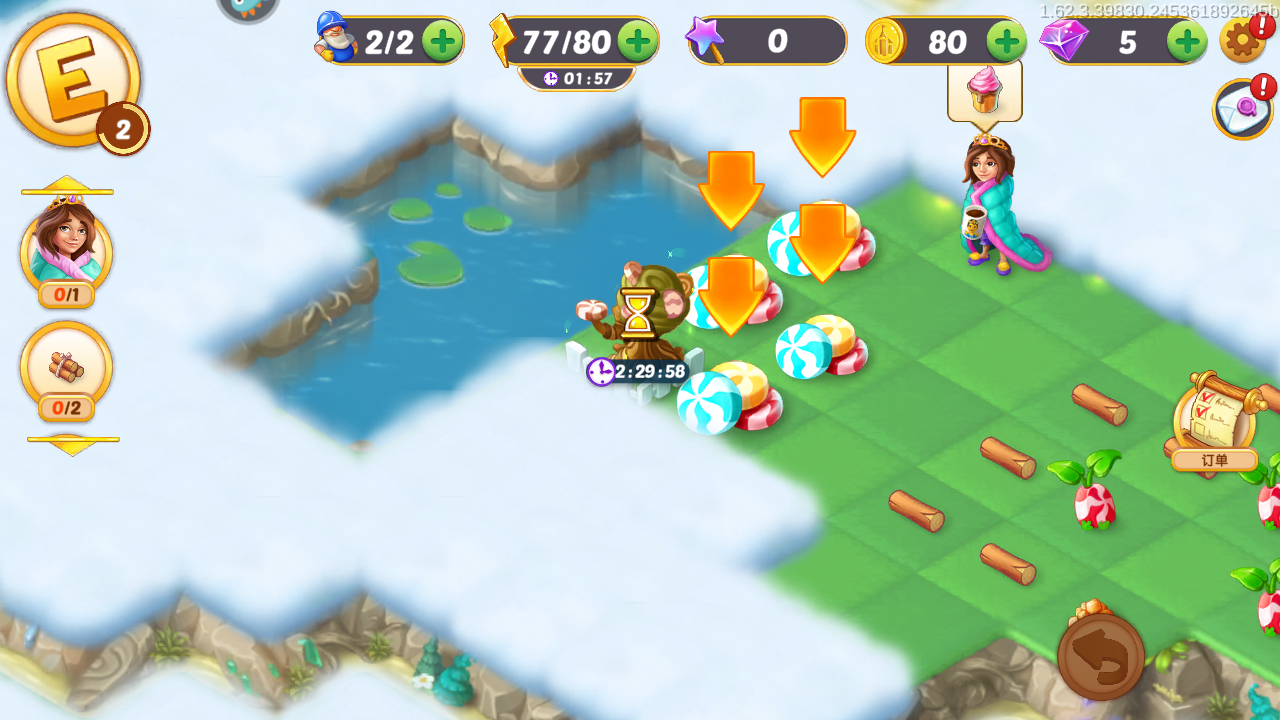Tap the round brown back arrow button

[x=1101, y=657]
